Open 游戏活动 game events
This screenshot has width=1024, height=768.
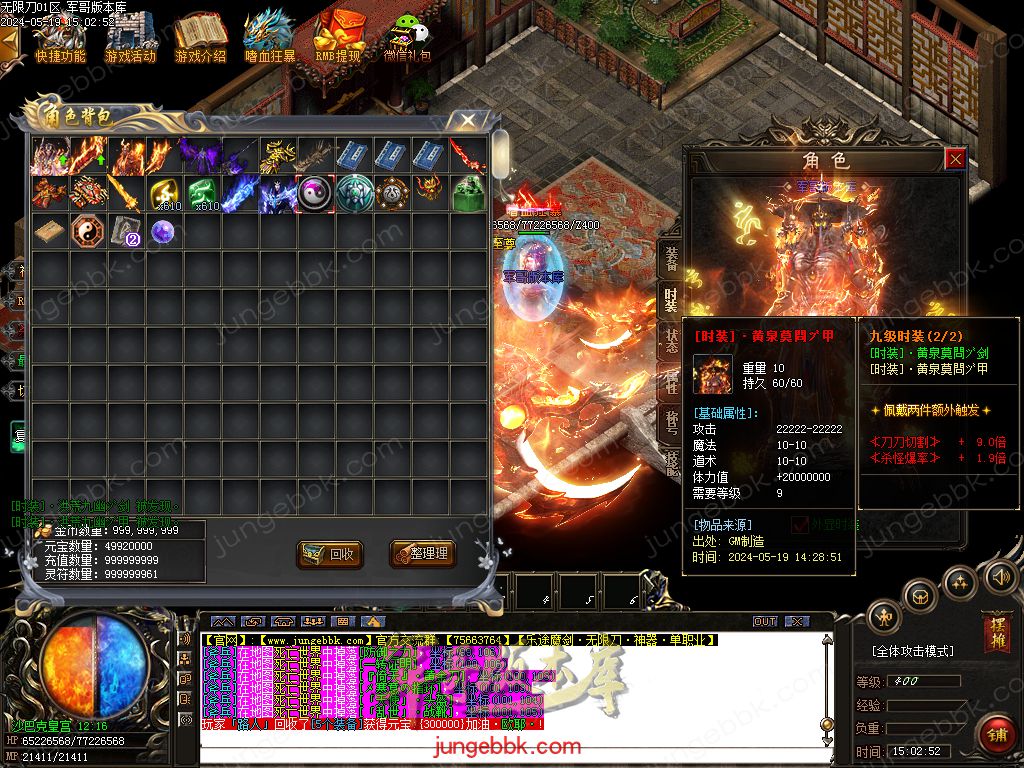[130, 38]
